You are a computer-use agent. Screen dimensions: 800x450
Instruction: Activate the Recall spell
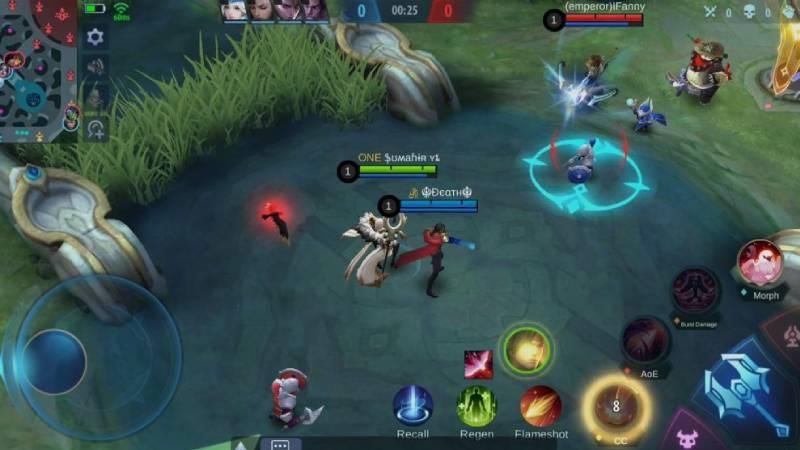[x=412, y=405]
